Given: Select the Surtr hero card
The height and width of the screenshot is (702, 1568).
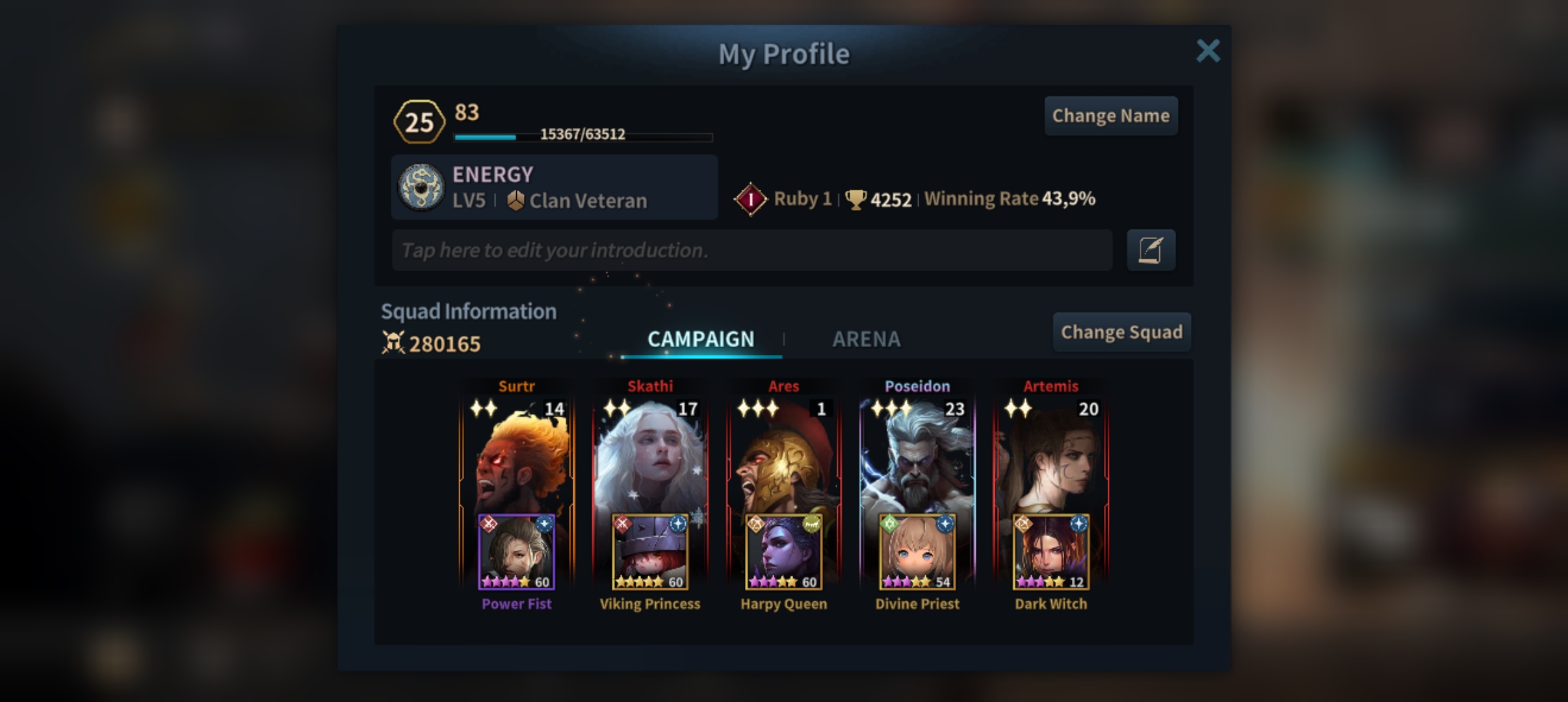Looking at the screenshot, I should point(517,455).
